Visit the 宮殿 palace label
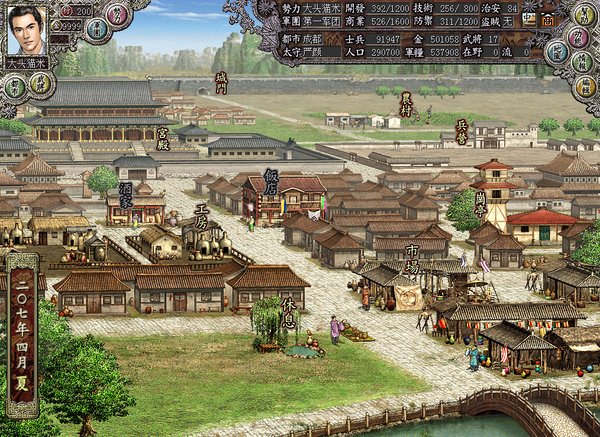 pos(163,136)
